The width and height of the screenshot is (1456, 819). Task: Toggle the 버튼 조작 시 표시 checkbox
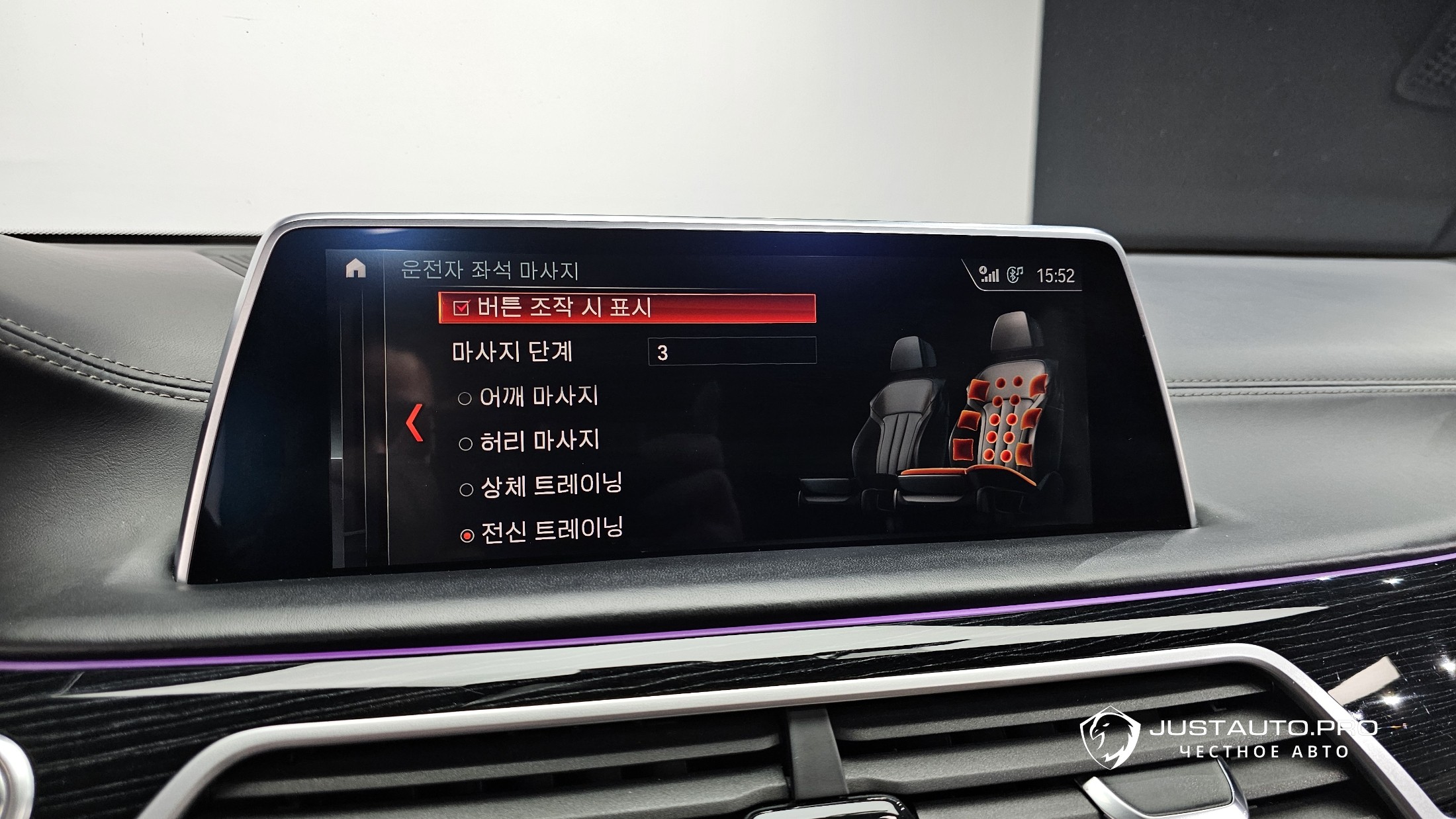click(x=461, y=308)
